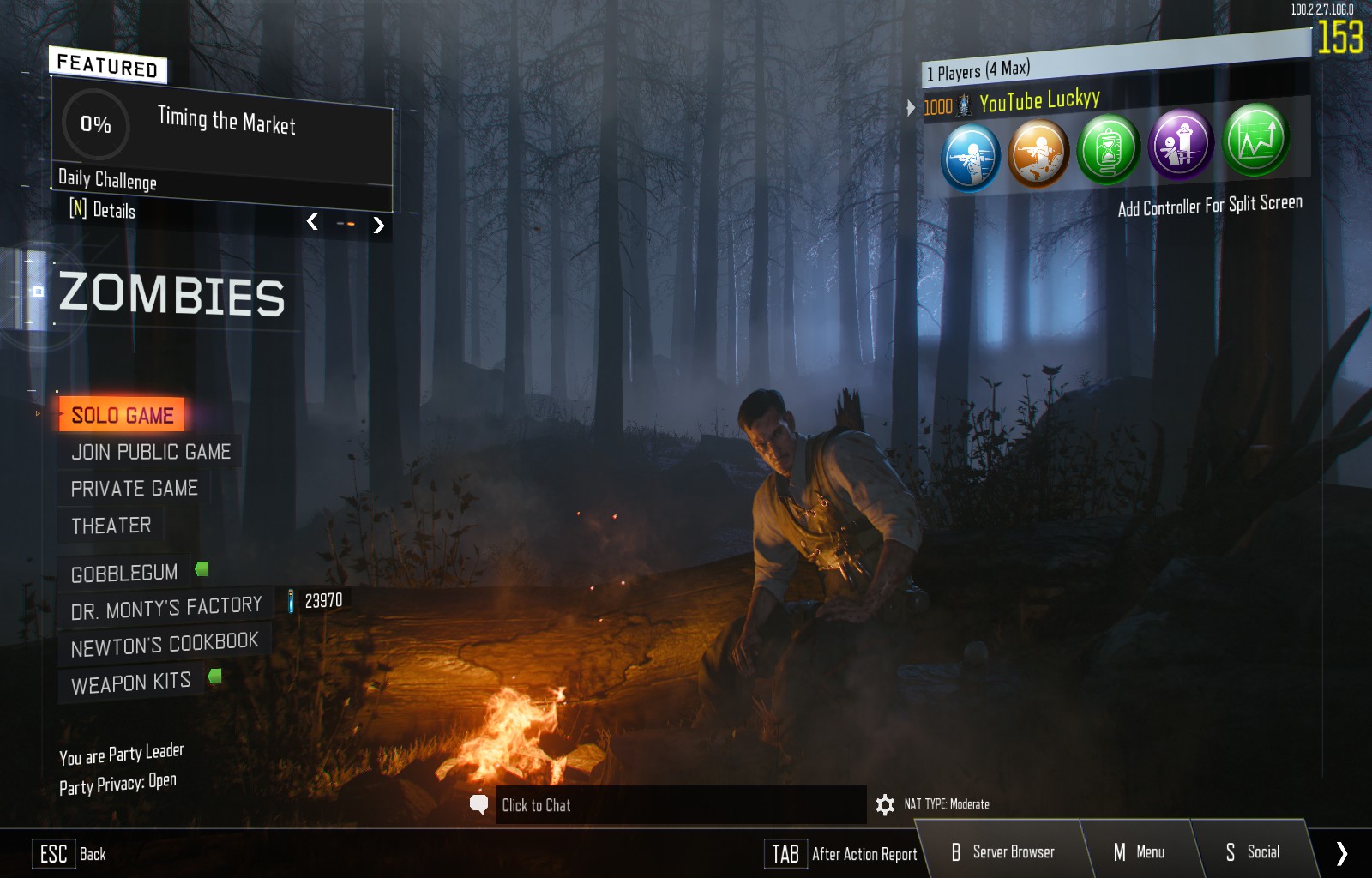This screenshot has width=1372, height=878.
Task: Open the GobbleGum menu
Action: coord(124,573)
